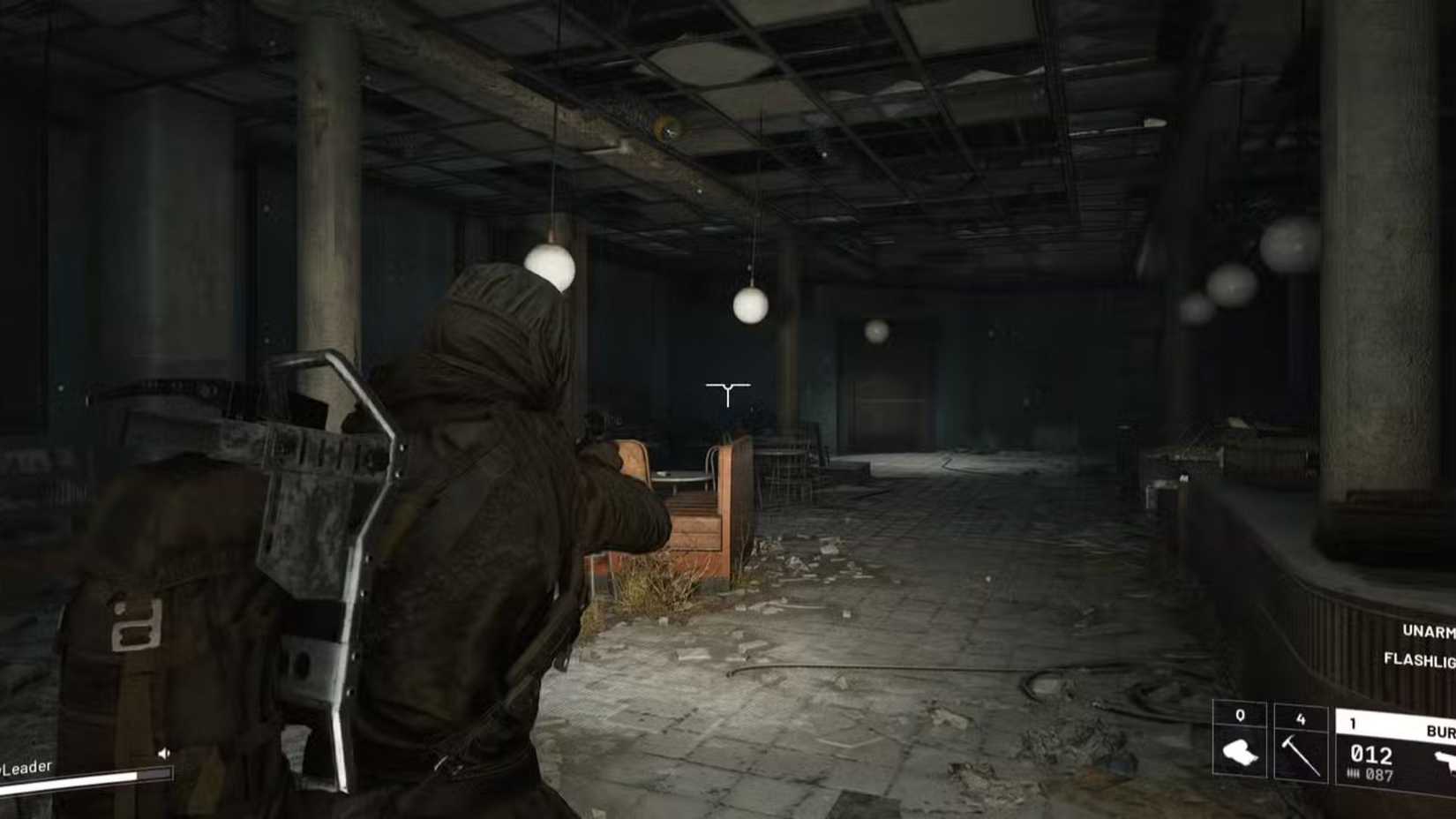This screenshot has height=819, width=1456.
Task: Select the bandage item icon
Action: coord(1242,753)
